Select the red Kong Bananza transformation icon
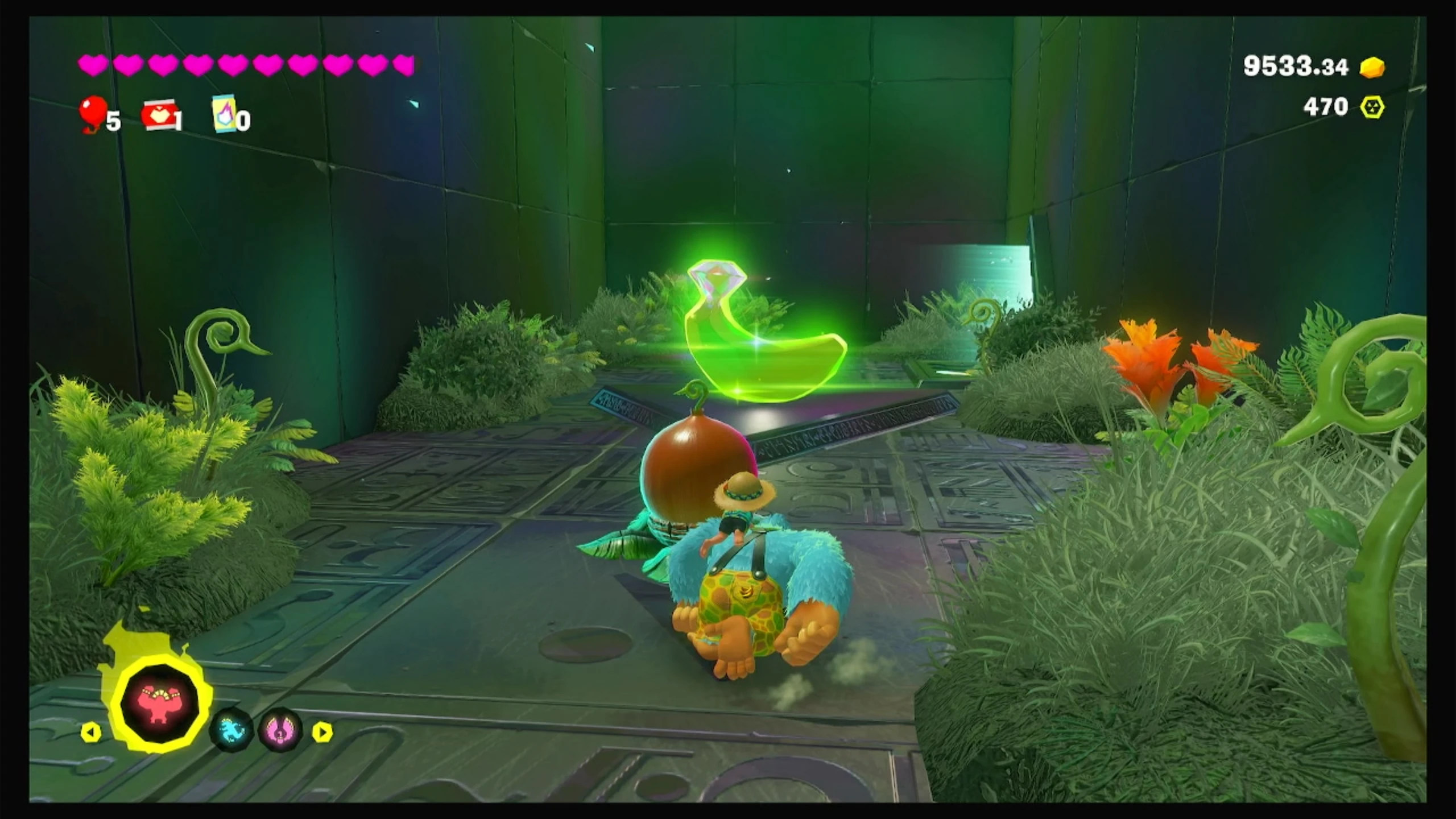 [x=160, y=705]
